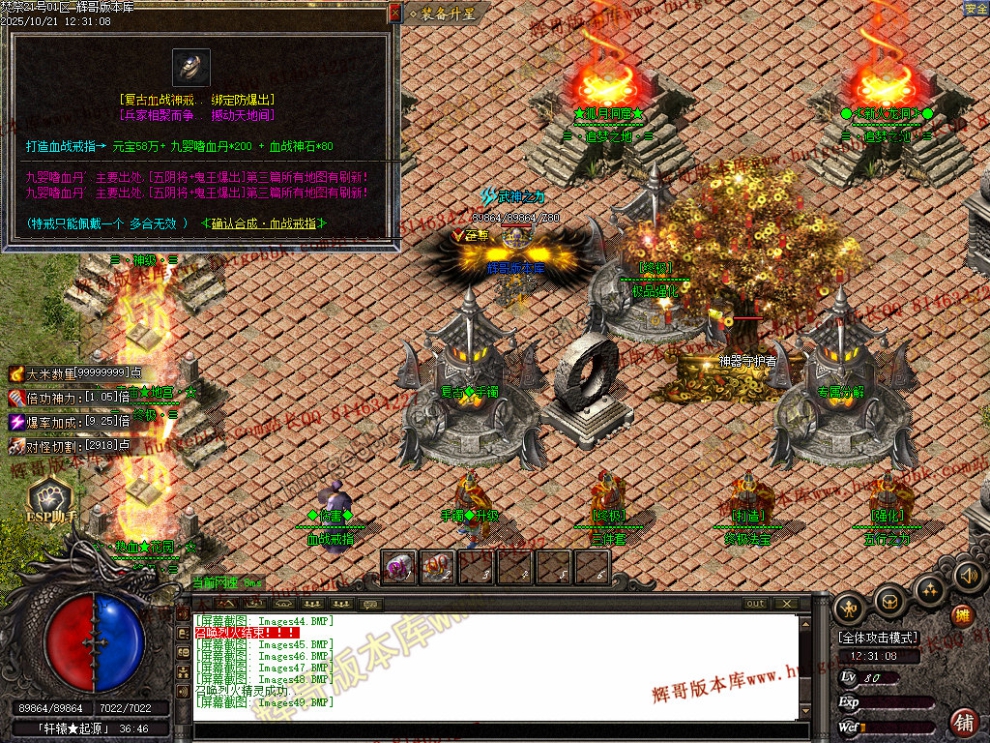Select the first hotbar item slot

pos(398,567)
